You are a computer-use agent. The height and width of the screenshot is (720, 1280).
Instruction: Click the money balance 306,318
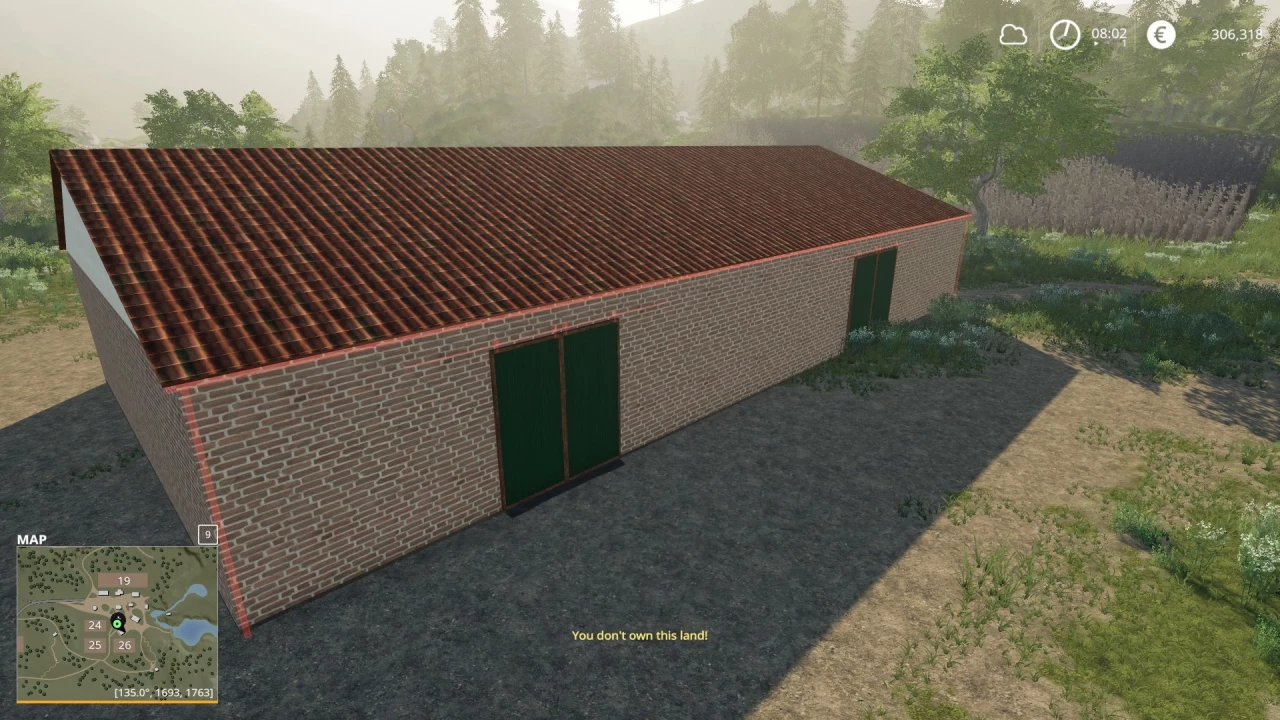[x=1237, y=34]
